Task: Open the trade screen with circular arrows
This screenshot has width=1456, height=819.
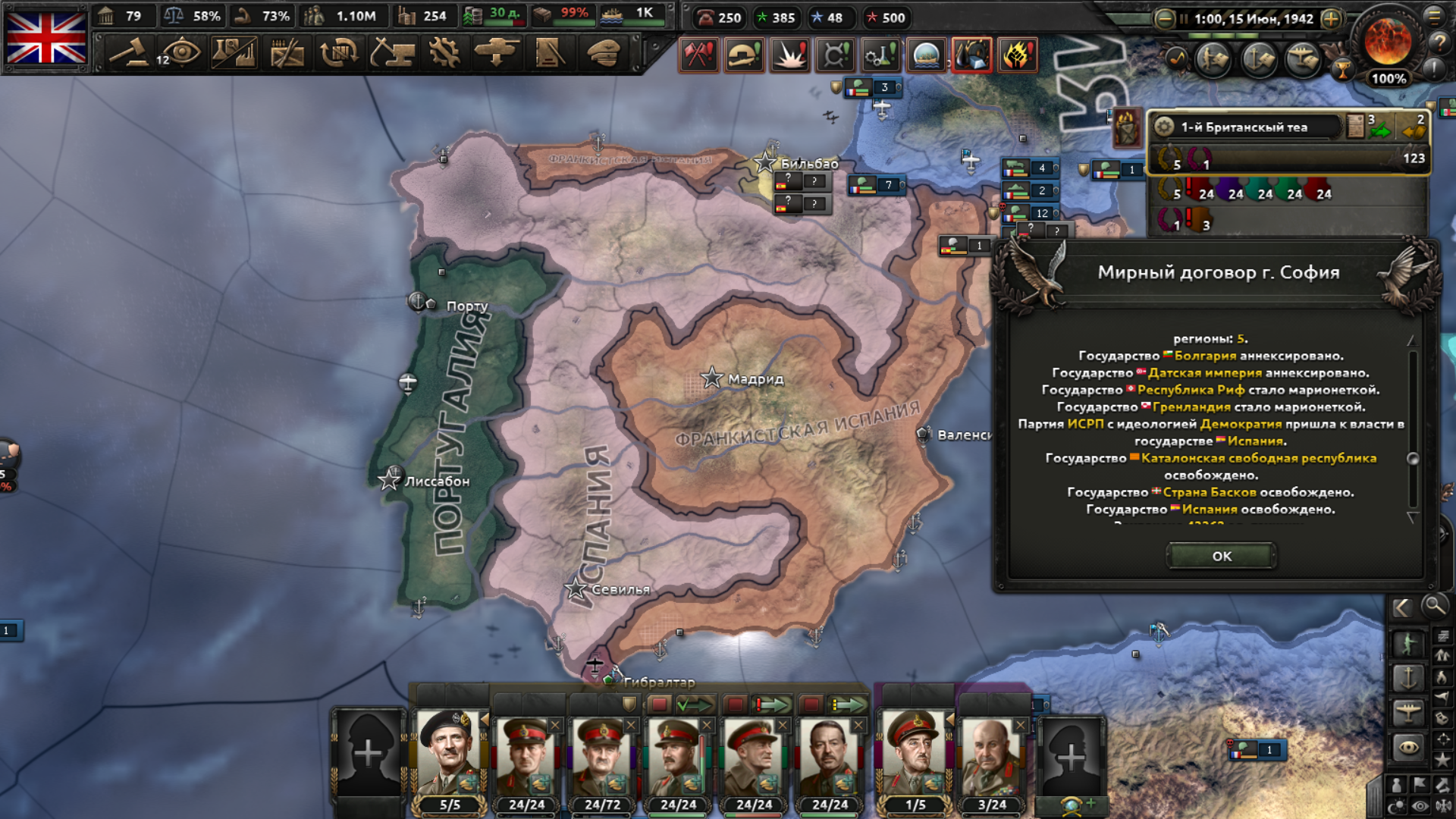Action: coord(339,53)
